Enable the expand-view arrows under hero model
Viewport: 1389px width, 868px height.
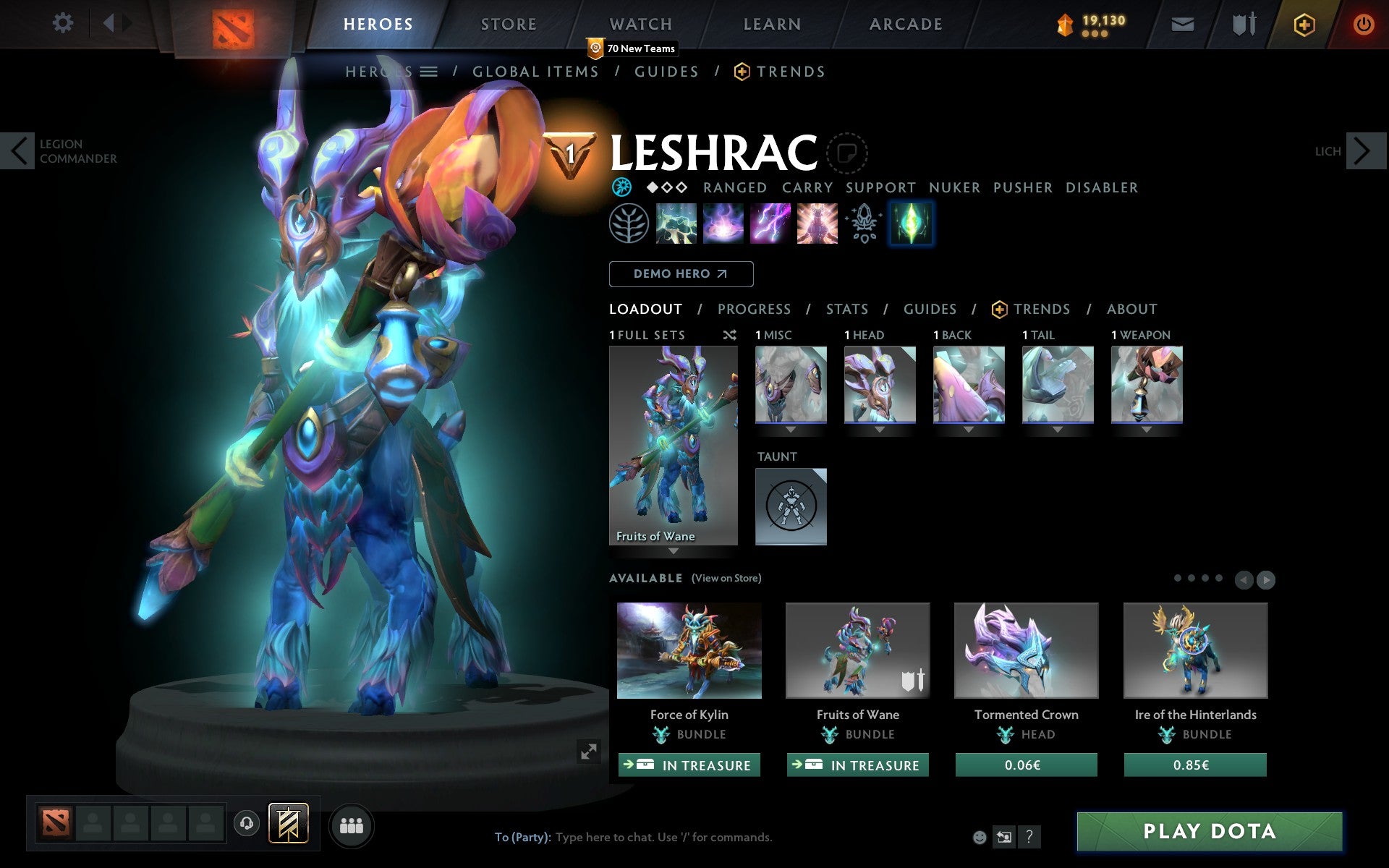(588, 752)
